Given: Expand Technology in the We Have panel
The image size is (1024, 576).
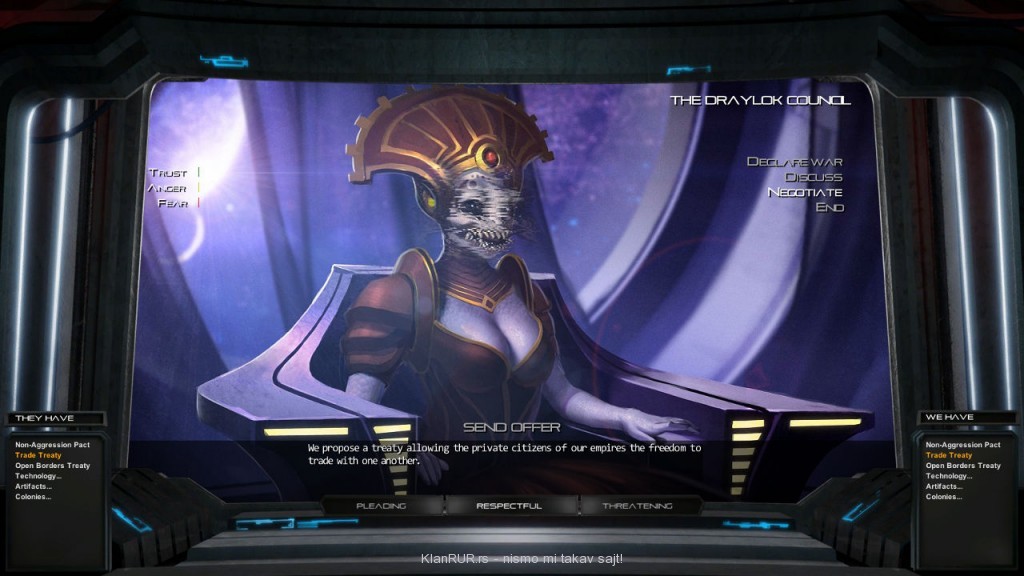Looking at the screenshot, I should click(948, 476).
